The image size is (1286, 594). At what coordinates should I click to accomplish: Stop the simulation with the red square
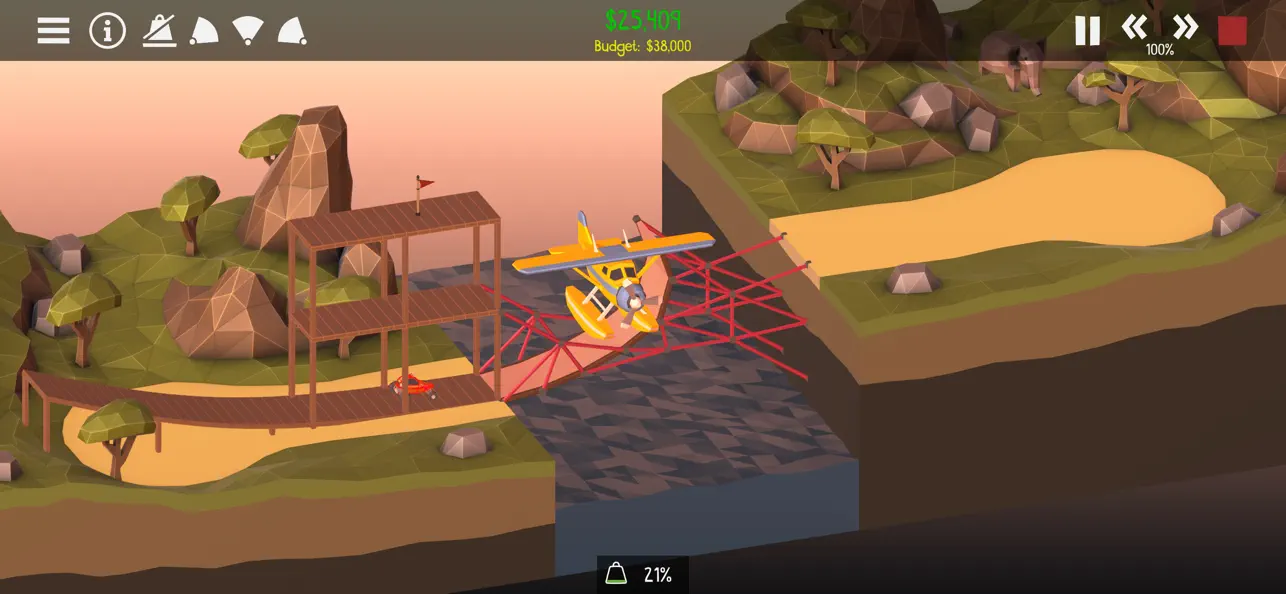1232,30
